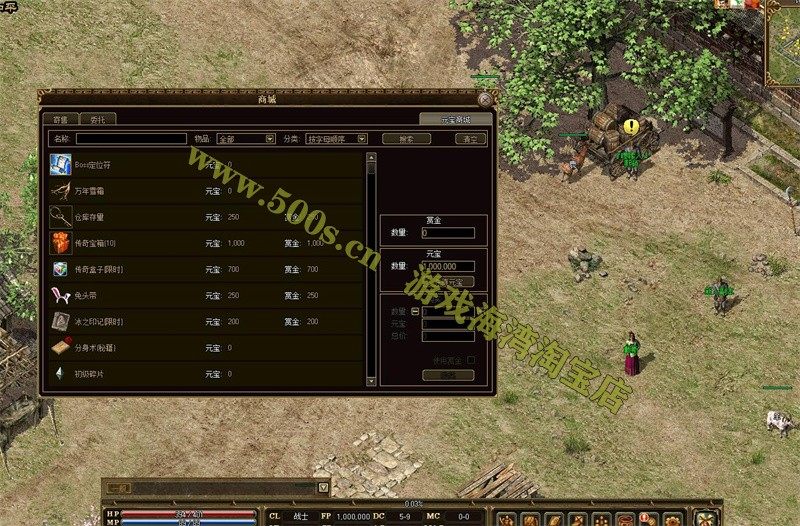Open the 分类 sort order dropdown
The image size is (800, 526).
pos(337,139)
